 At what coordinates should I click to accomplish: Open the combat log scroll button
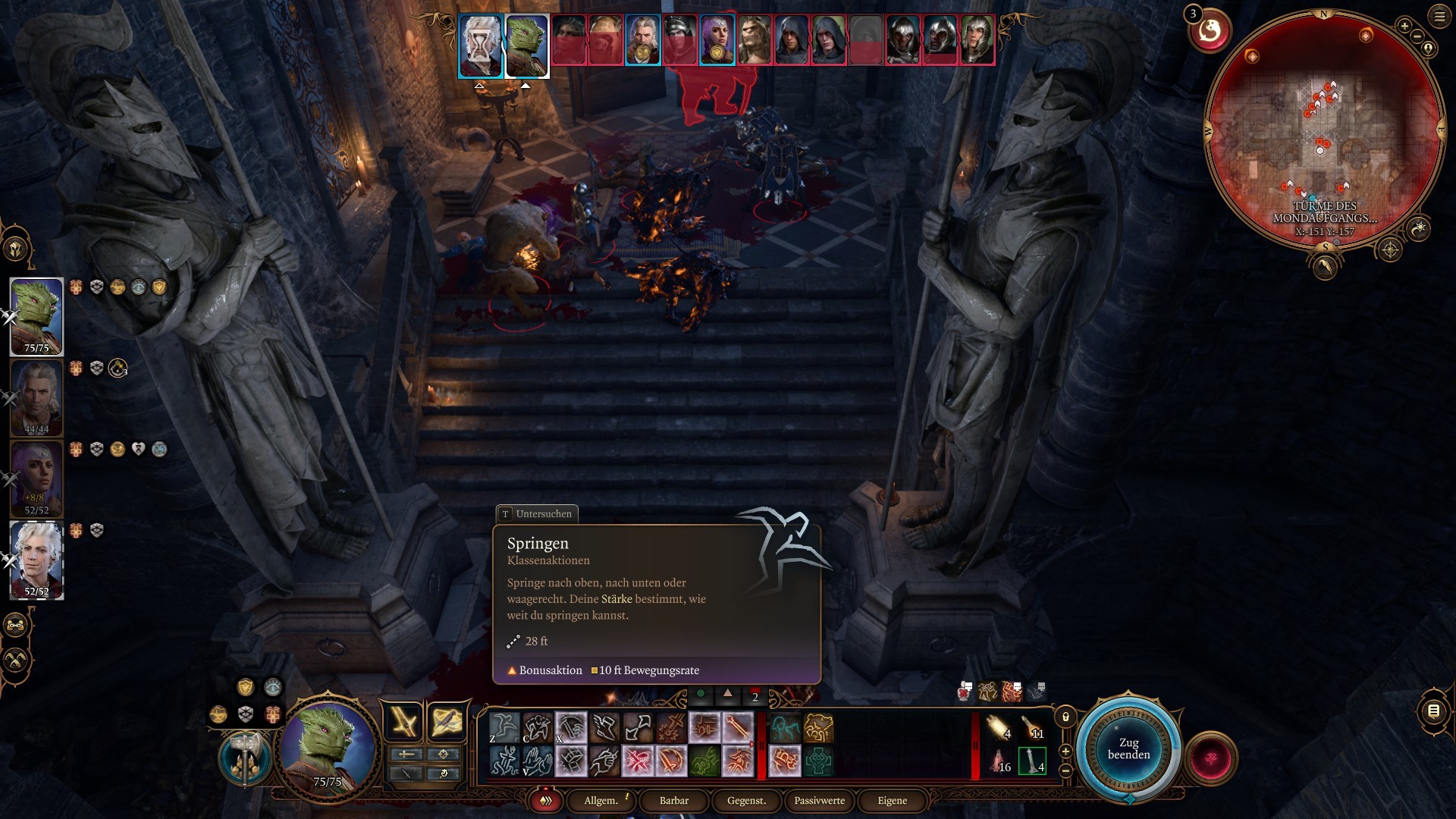1433,711
